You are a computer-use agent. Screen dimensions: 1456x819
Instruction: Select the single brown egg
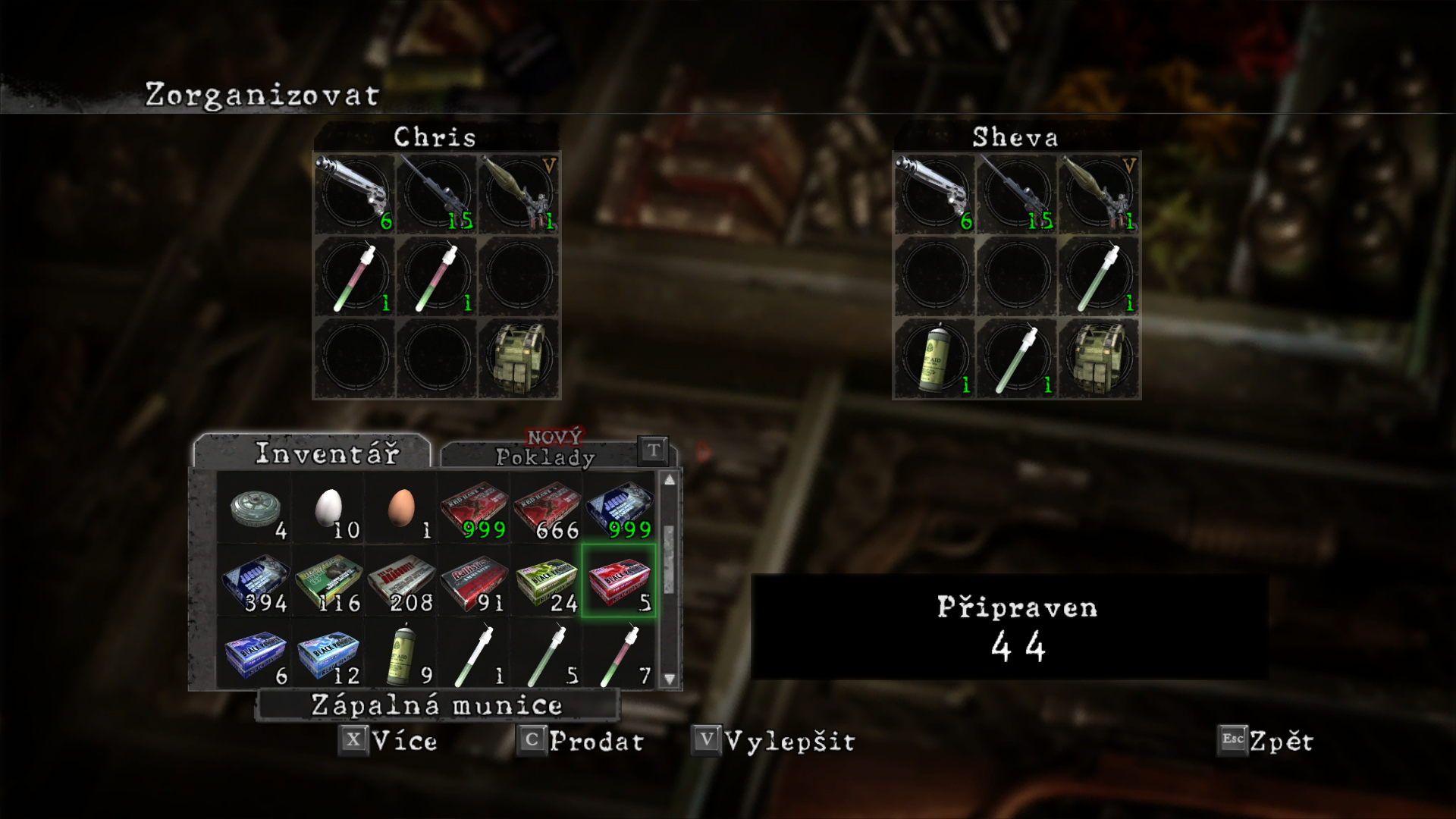coord(401,507)
